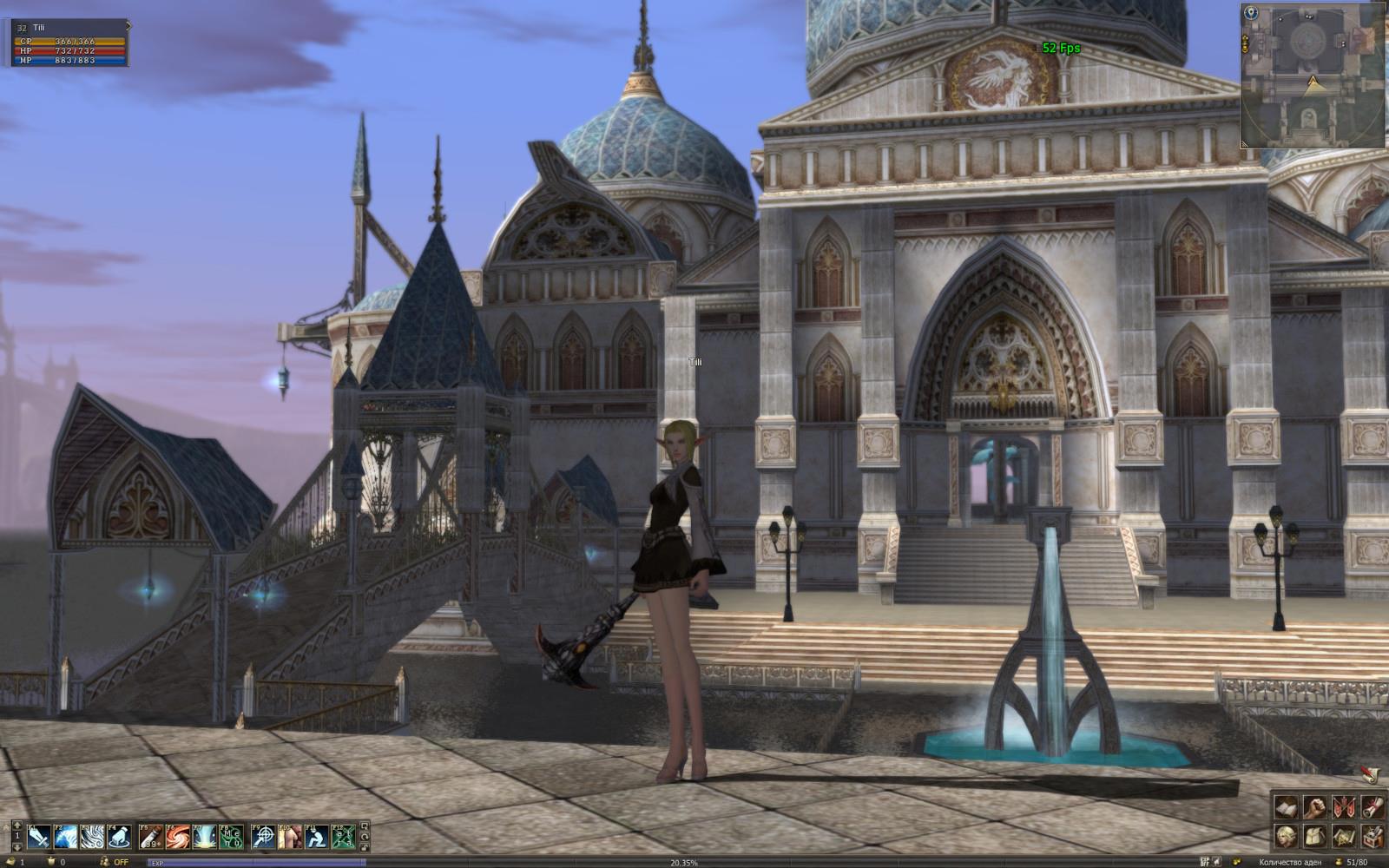1389x868 pixels.
Task: Cast the red spiral skill in F6
Action: pyautogui.click(x=178, y=837)
